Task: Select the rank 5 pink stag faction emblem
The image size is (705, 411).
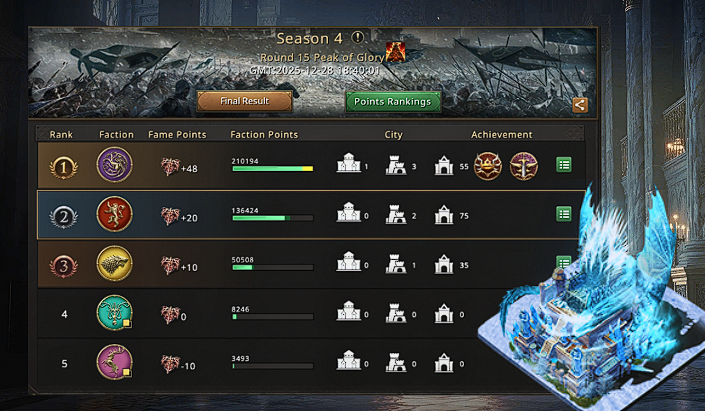Action: (x=114, y=362)
